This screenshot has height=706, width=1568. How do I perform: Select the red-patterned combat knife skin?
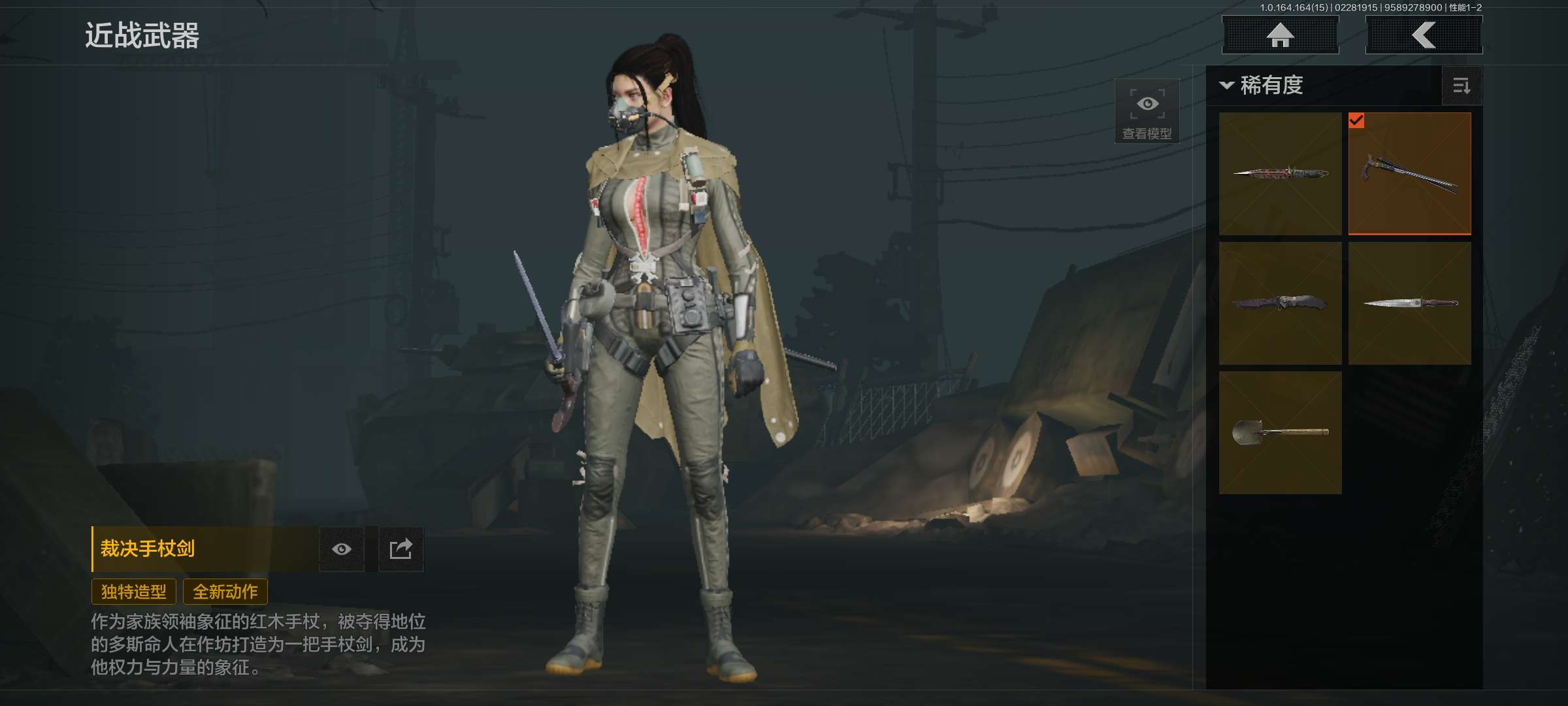[1280, 173]
